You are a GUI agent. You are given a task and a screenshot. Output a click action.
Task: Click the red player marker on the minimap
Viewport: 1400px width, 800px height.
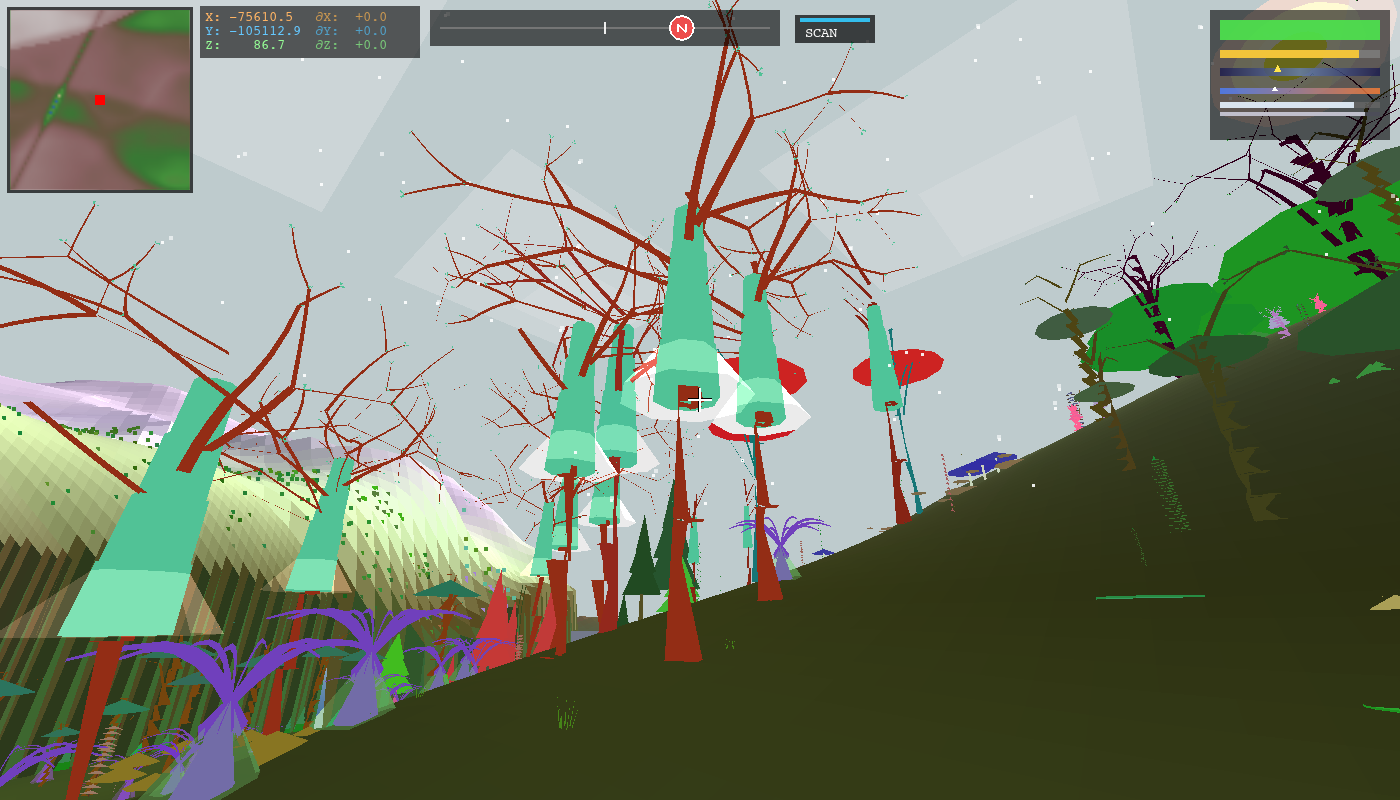click(99, 100)
